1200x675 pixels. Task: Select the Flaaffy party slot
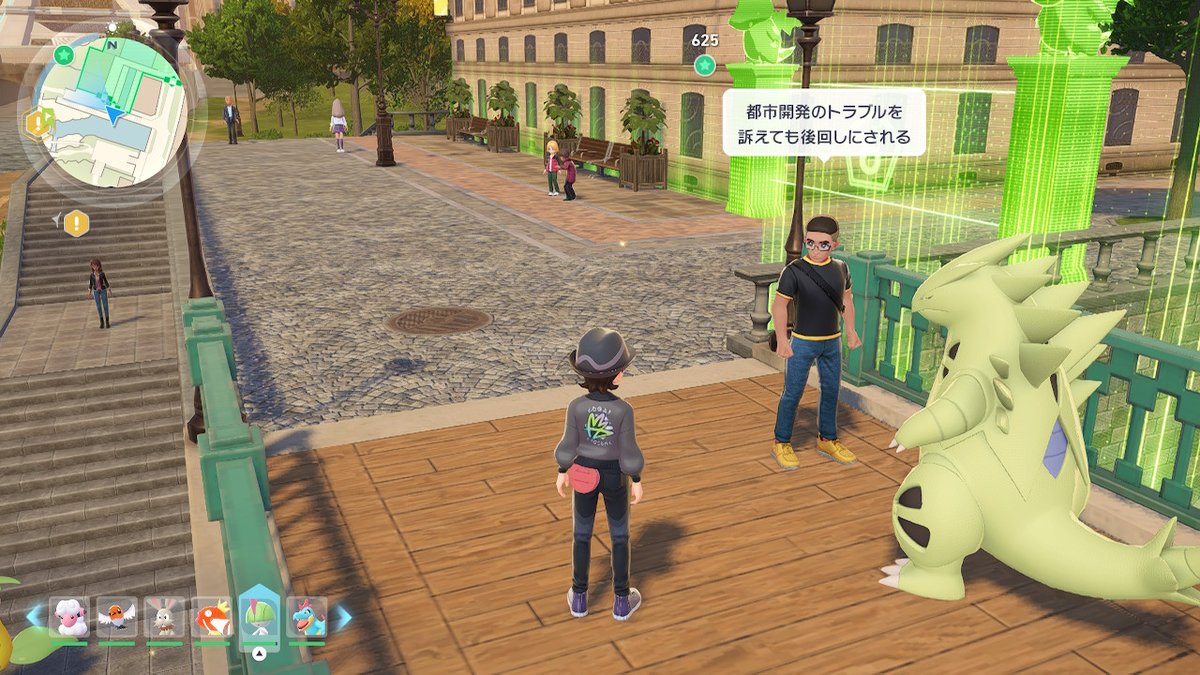pyautogui.click(x=68, y=617)
